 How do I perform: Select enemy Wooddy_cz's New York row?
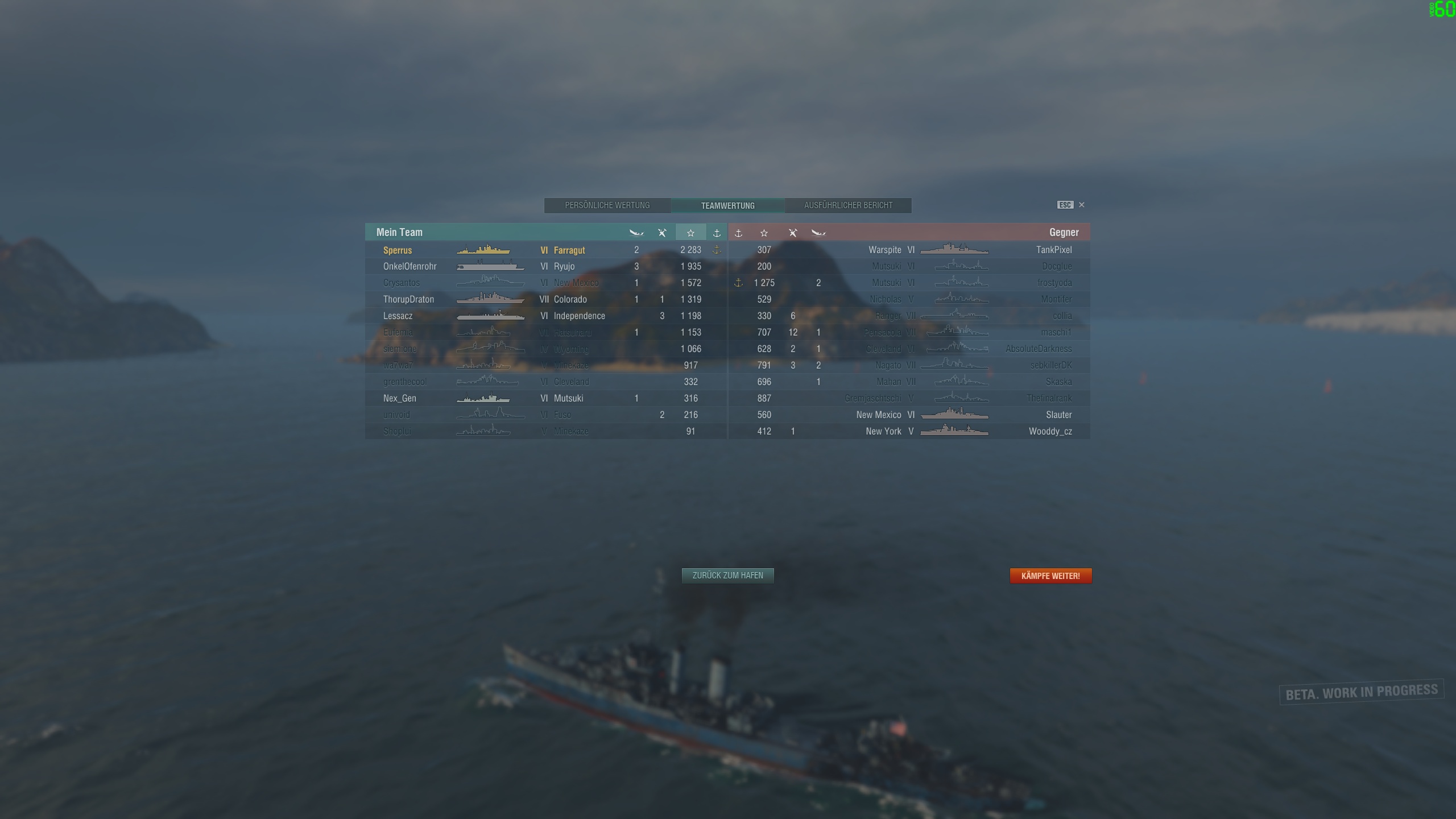click(x=909, y=431)
